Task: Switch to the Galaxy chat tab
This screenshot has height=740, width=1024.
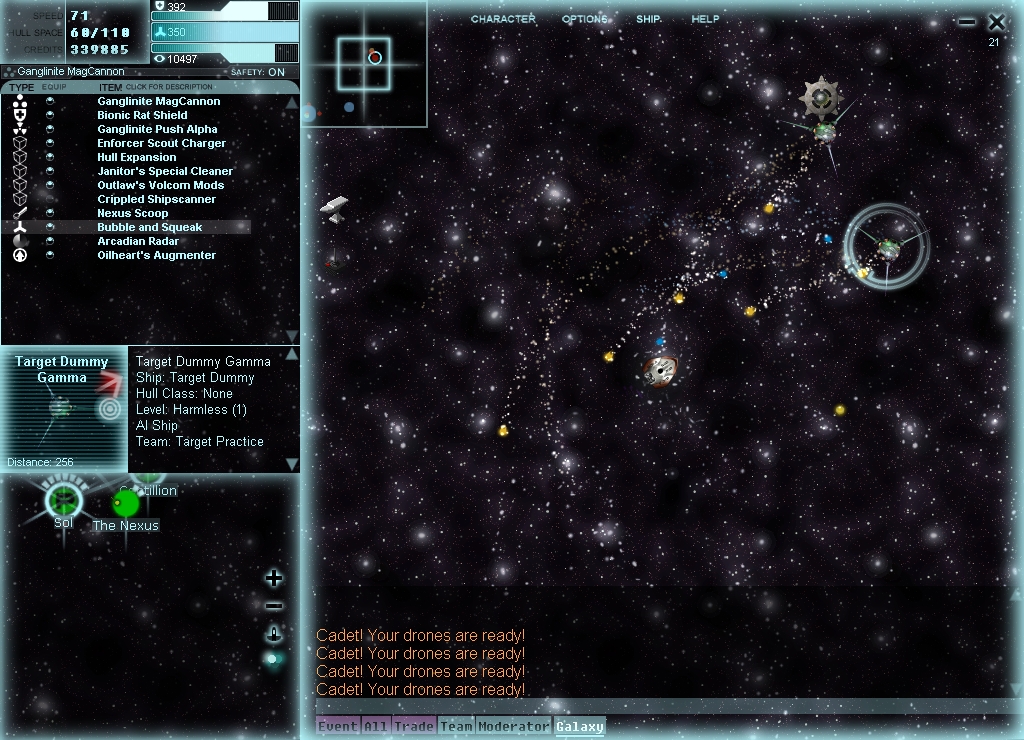Action: point(580,726)
